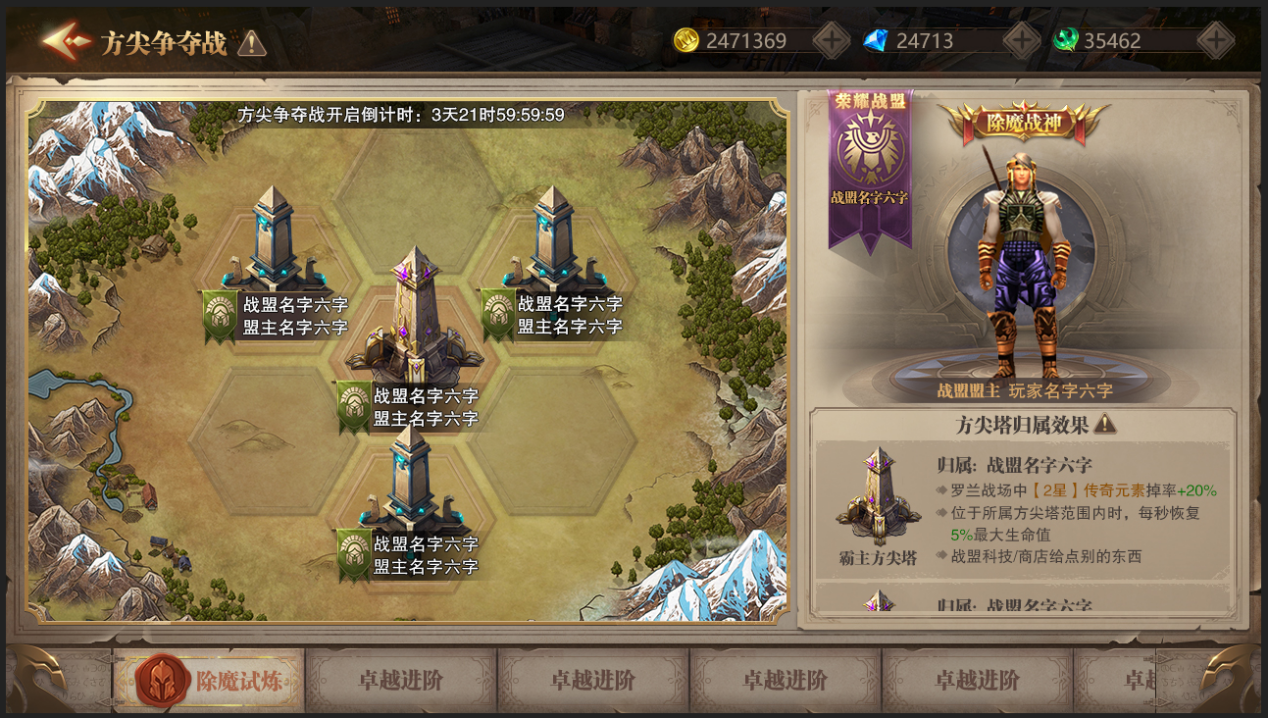
Task: Open info icon beside 方尖塔归属效果
Action: point(1105,424)
